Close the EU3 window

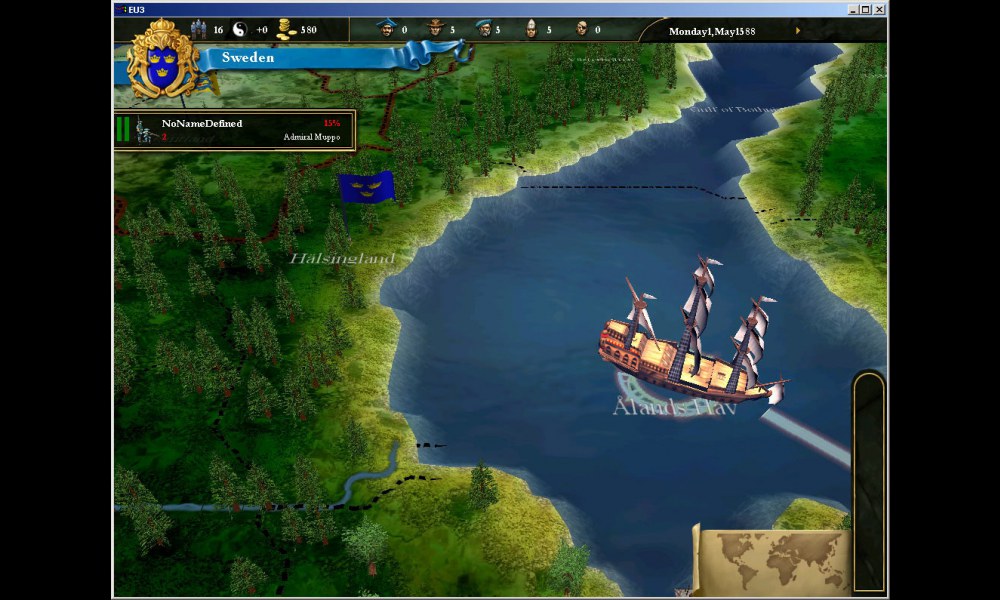(879, 9)
